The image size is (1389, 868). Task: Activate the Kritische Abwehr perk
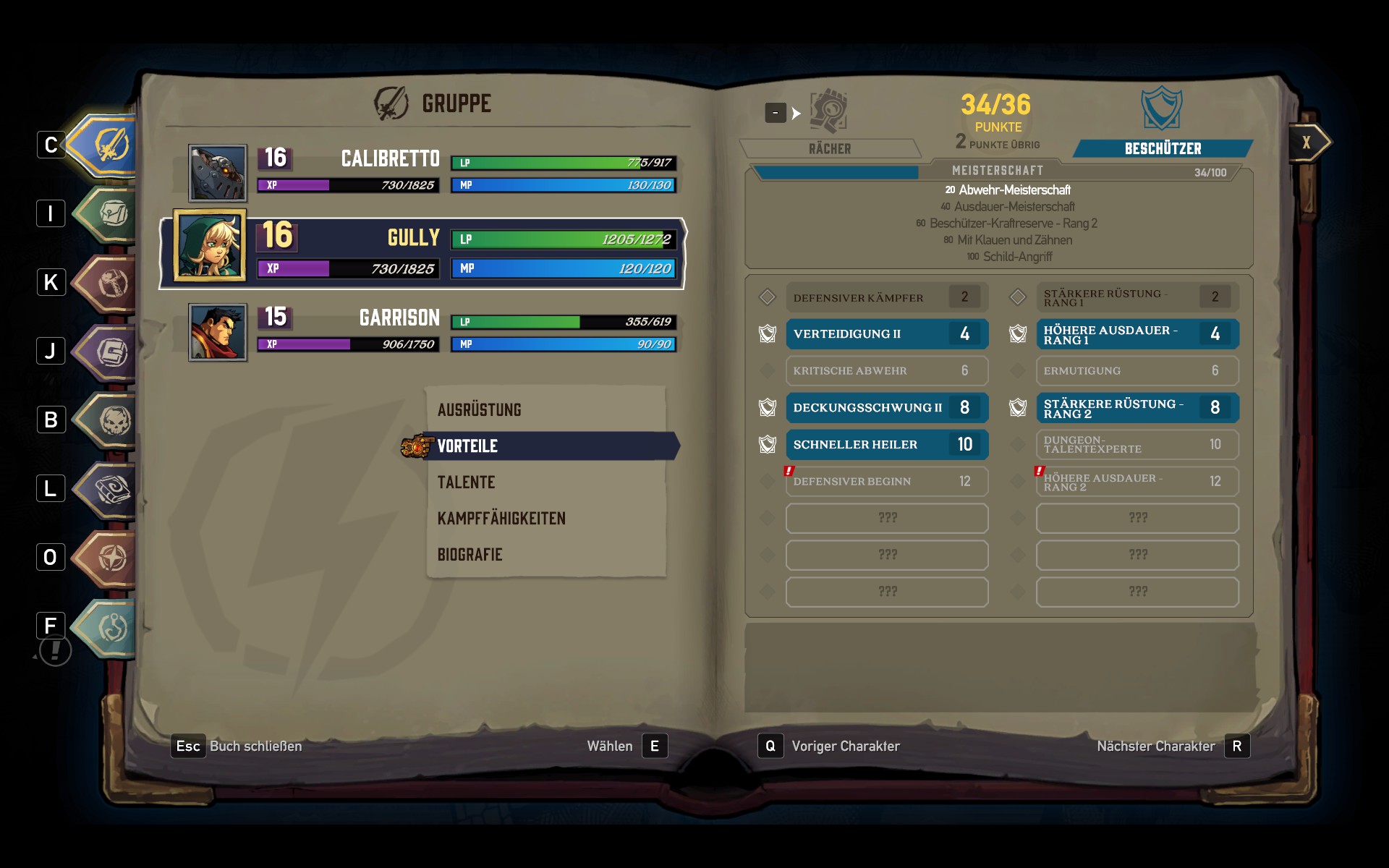pos(886,370)
